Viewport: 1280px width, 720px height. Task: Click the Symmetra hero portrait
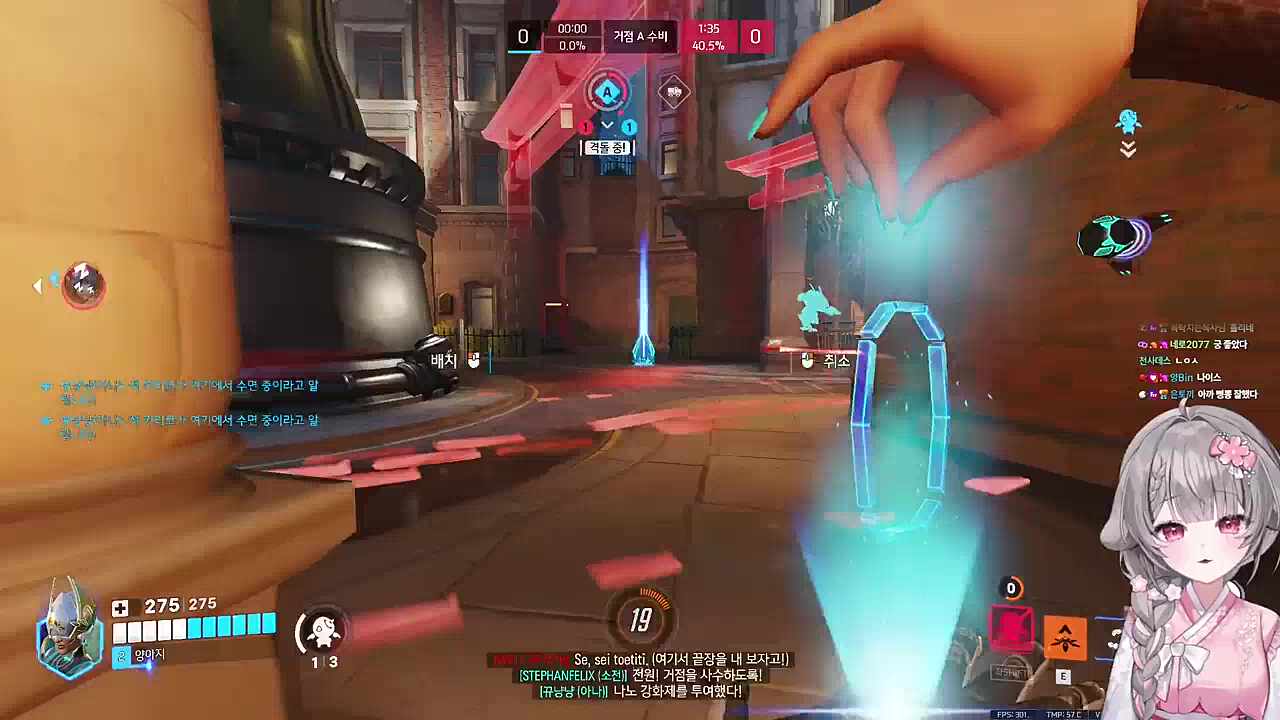click(x=69, y=628)
